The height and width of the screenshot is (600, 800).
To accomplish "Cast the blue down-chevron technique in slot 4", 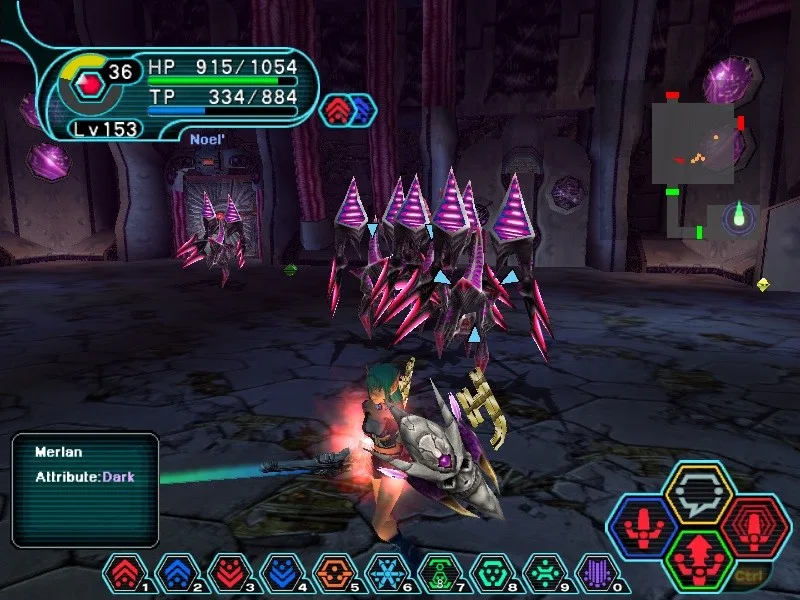I will 280,571.
